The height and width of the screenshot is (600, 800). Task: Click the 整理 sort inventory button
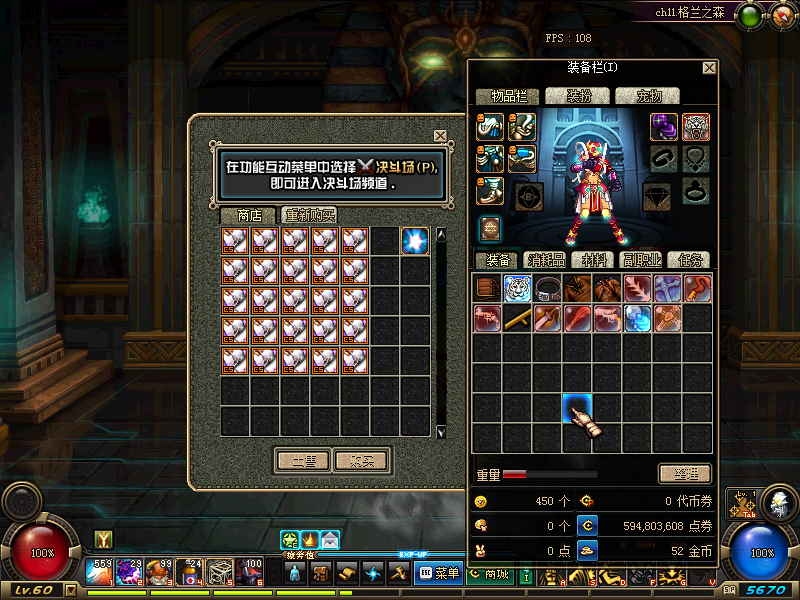685,474
